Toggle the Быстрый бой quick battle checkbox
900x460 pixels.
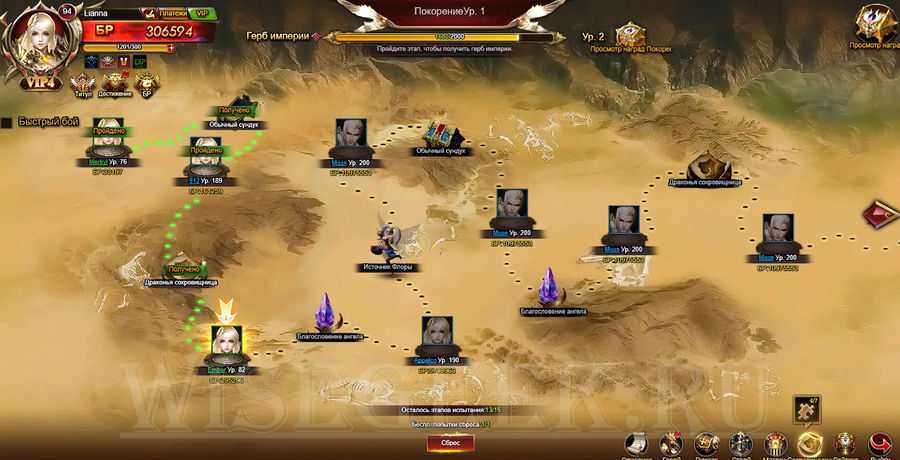pyautogui.click(x=6, y=122)
